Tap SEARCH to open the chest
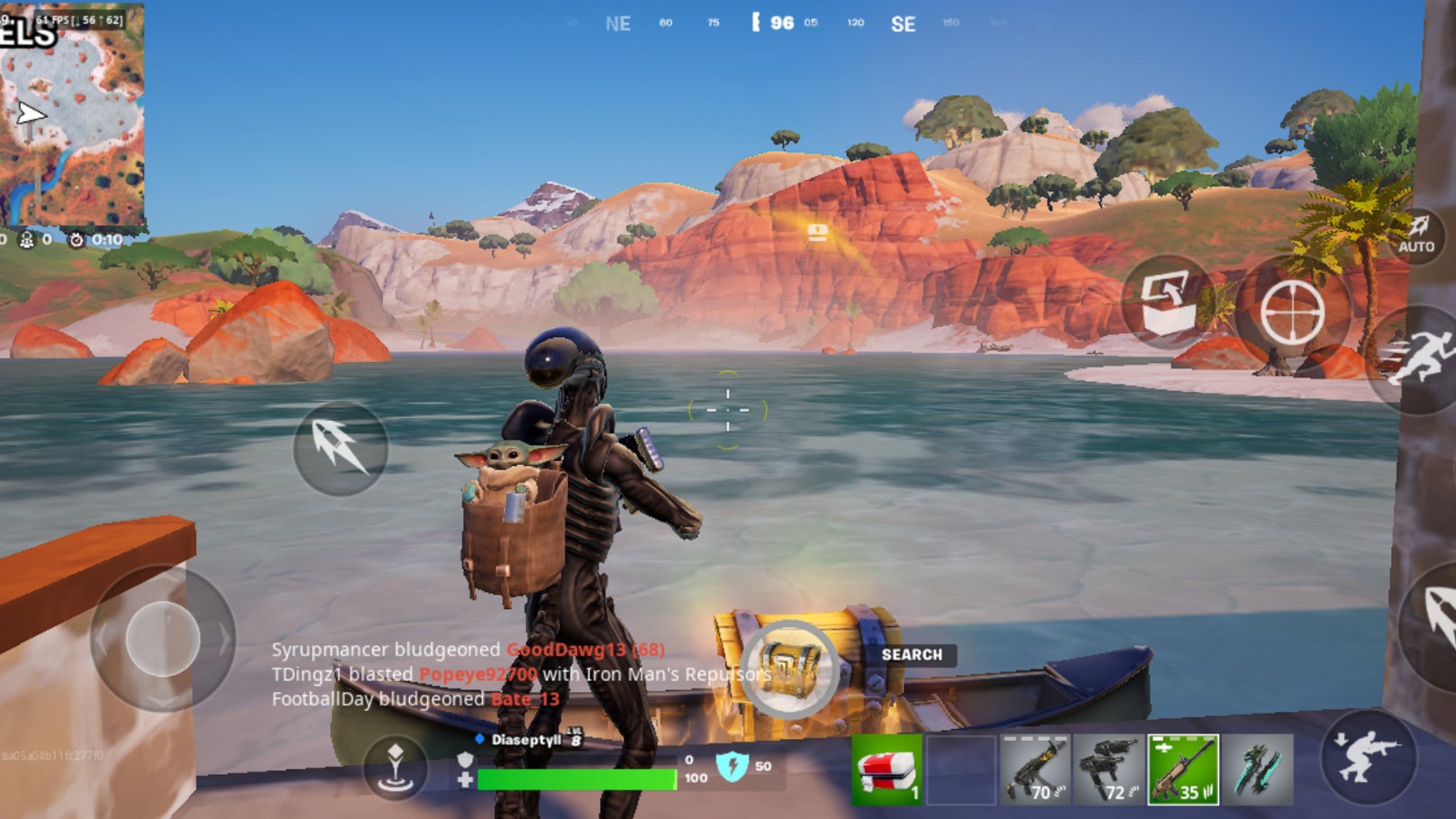 pos(910,655)
